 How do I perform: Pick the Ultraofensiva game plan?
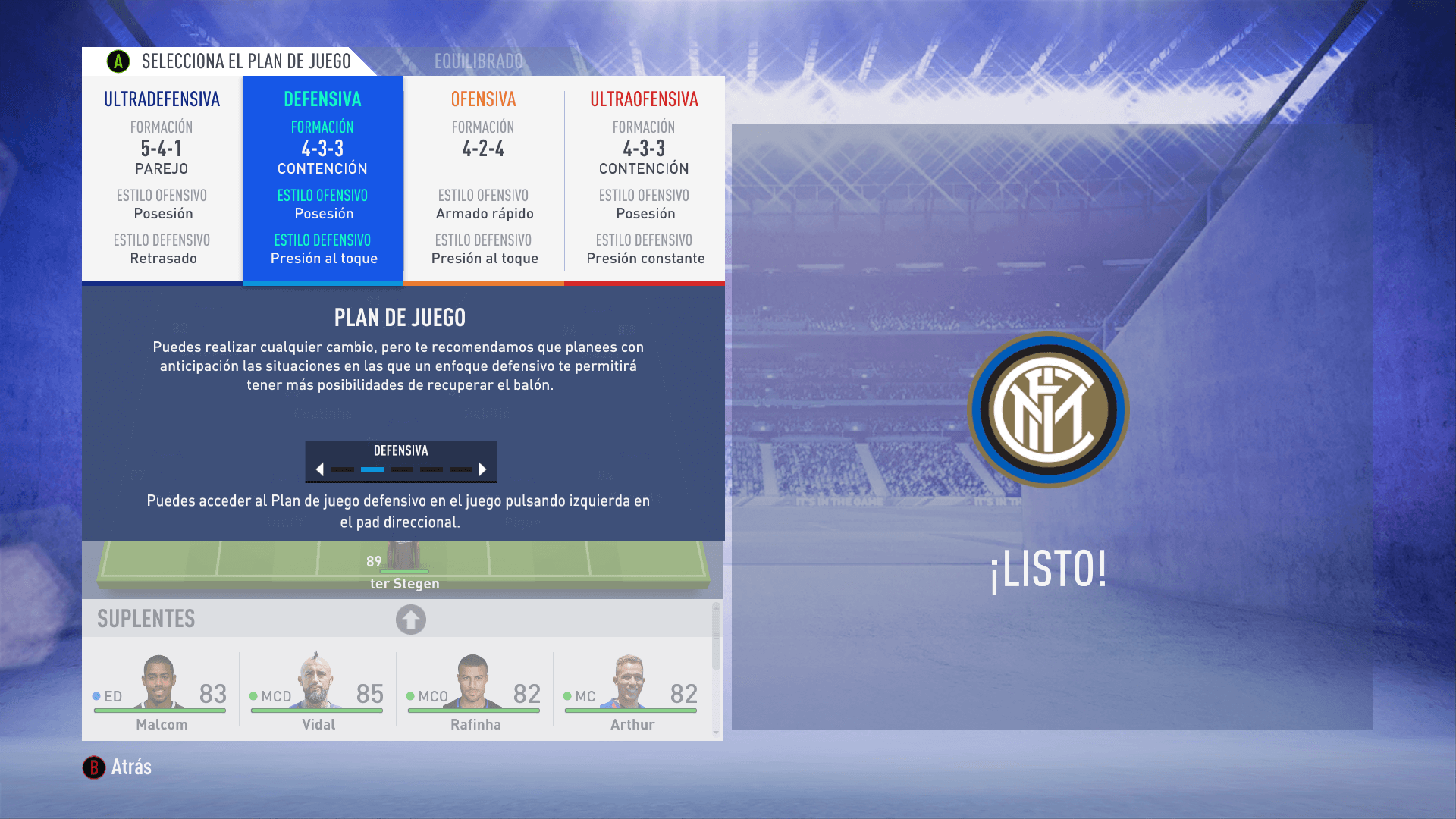[x=645, y=180]
